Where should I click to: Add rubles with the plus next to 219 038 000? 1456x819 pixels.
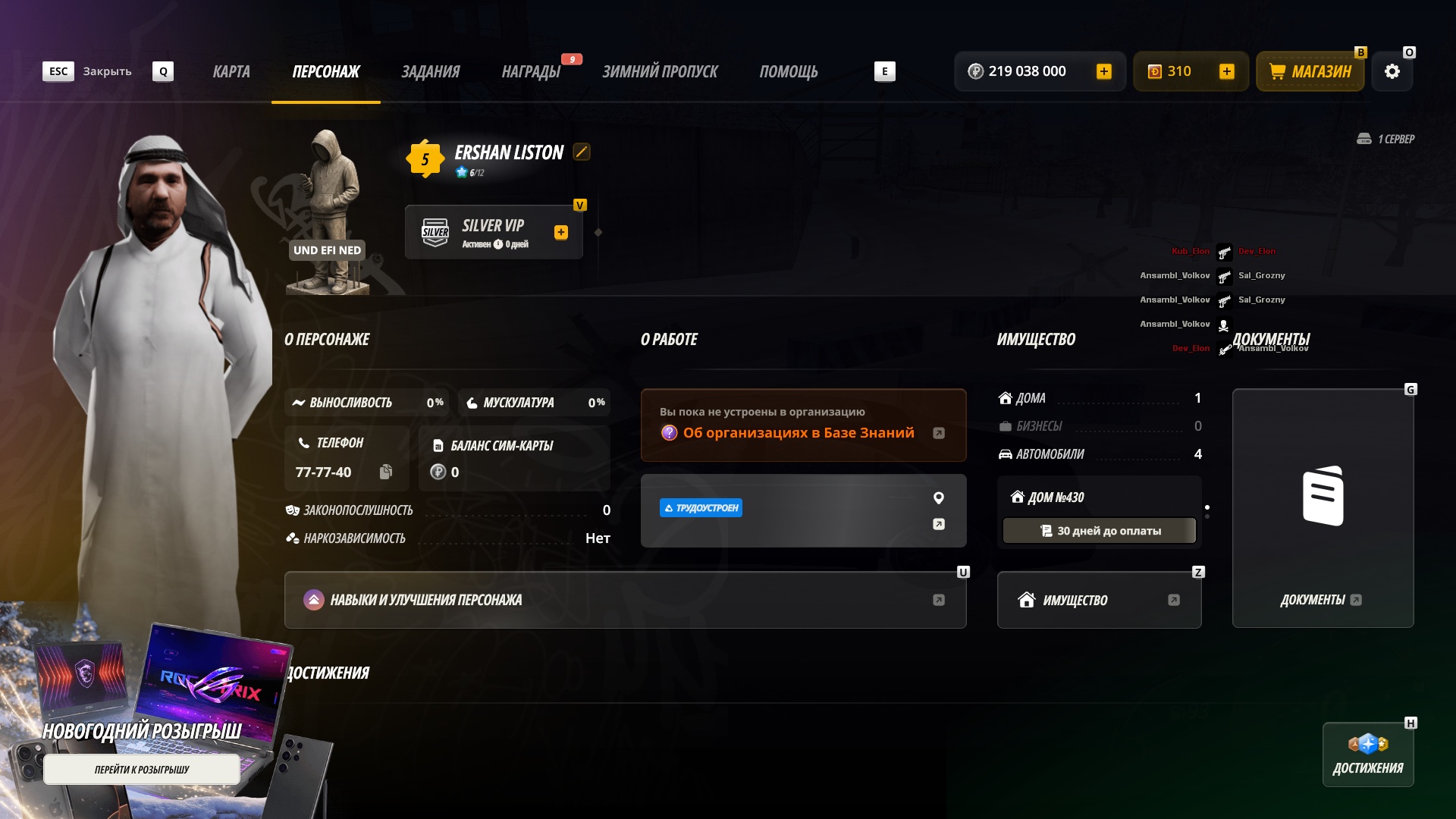1104,71
